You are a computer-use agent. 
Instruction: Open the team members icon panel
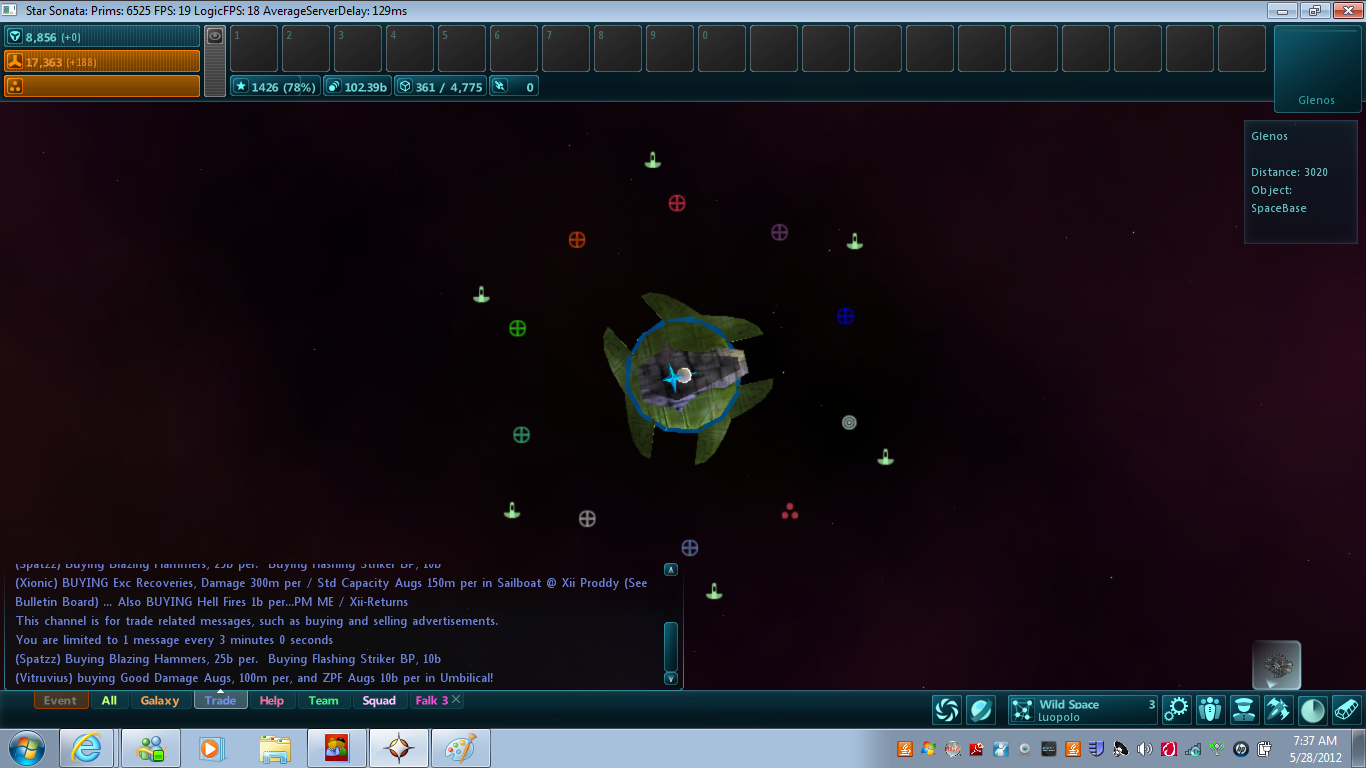[1210, 709]
